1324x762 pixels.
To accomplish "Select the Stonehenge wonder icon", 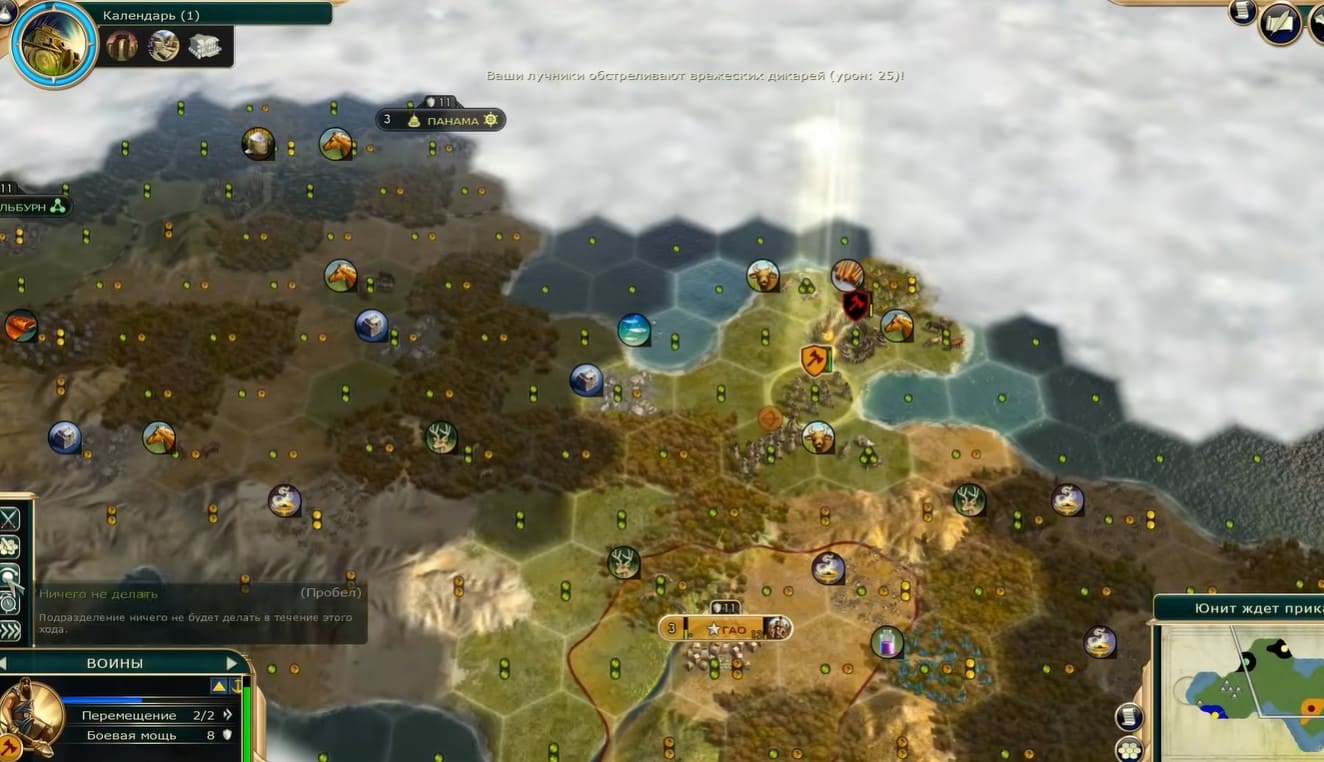I will [x=122, y=45].
